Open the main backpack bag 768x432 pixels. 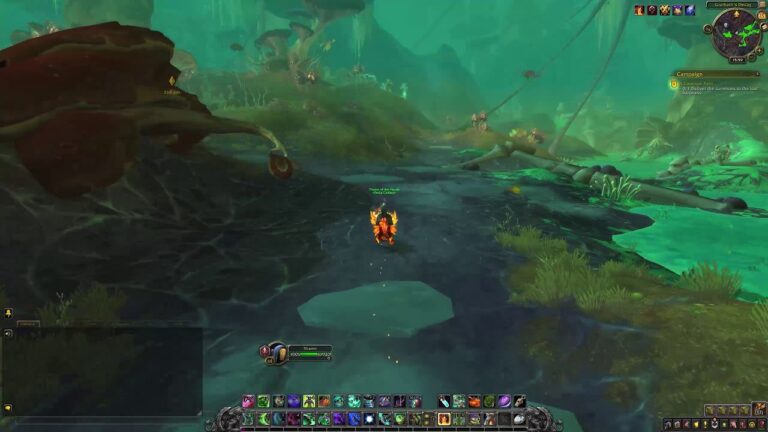pos(761,410)
